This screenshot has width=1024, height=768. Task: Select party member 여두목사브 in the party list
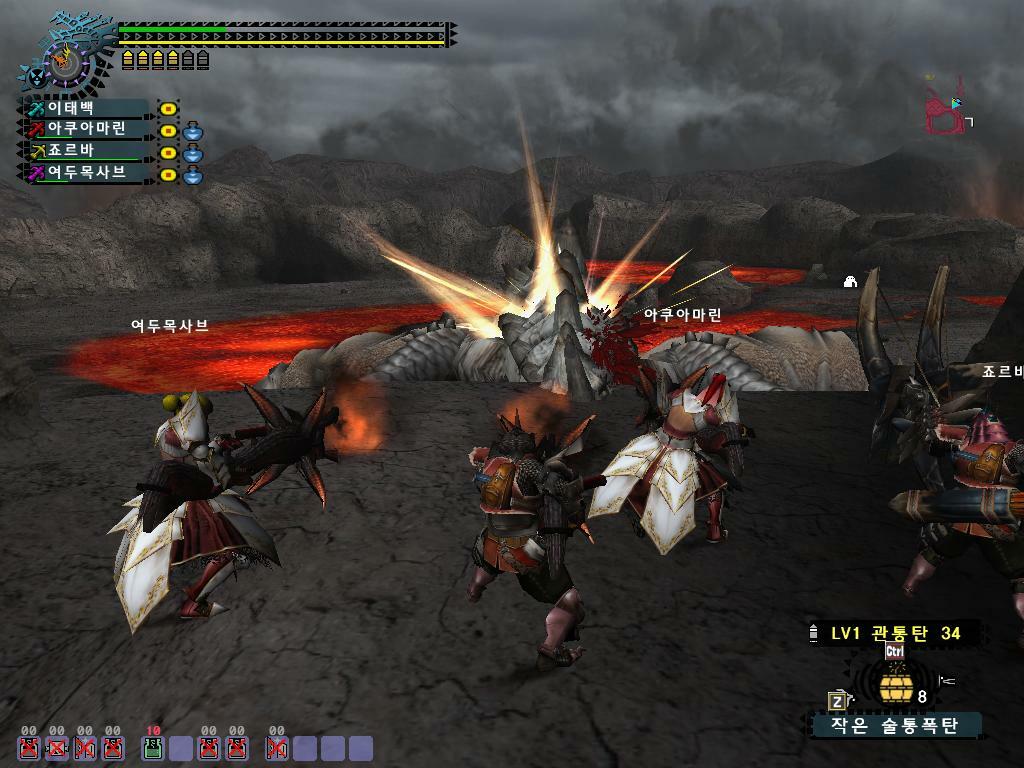(88, 173)
